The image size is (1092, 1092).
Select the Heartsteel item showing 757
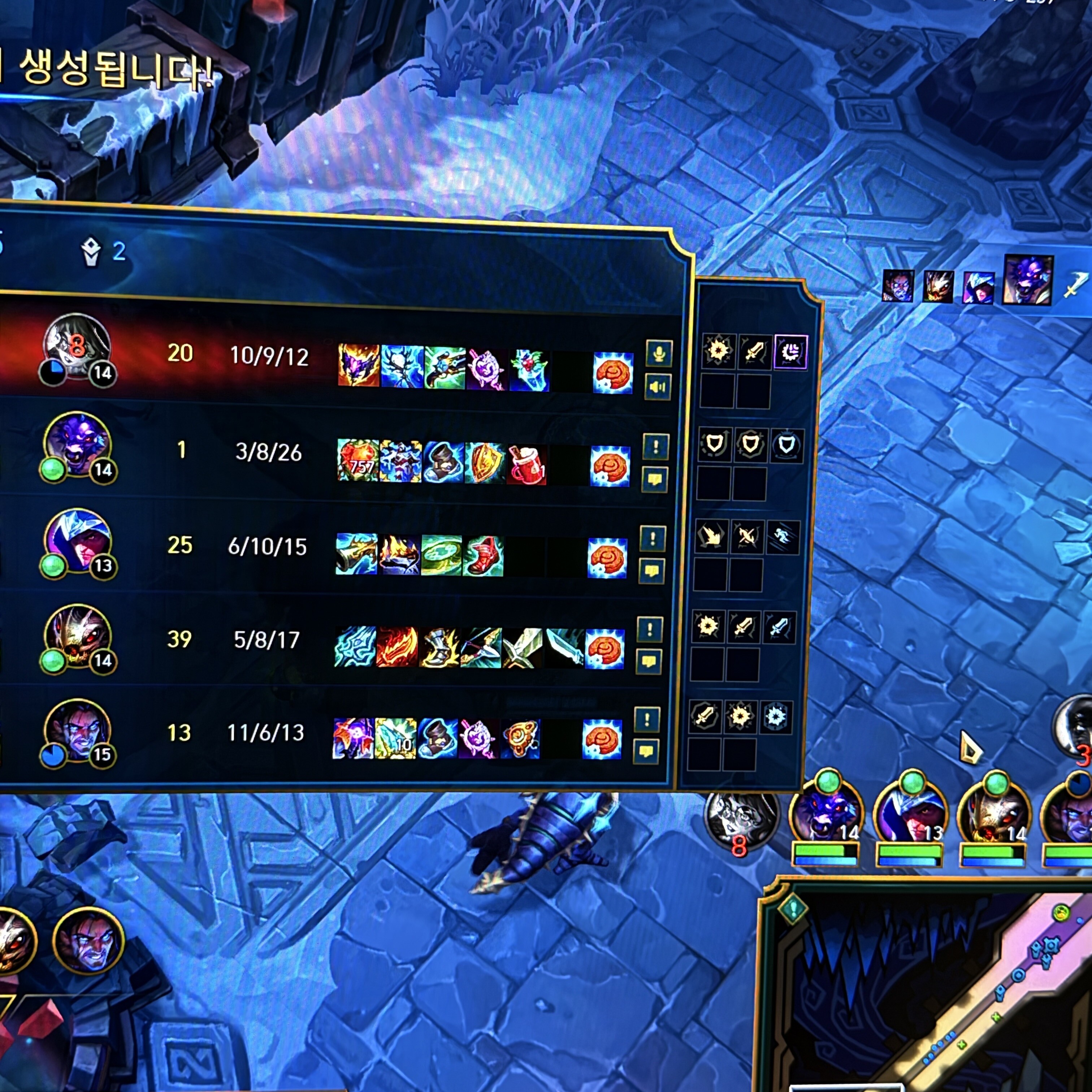358,461
